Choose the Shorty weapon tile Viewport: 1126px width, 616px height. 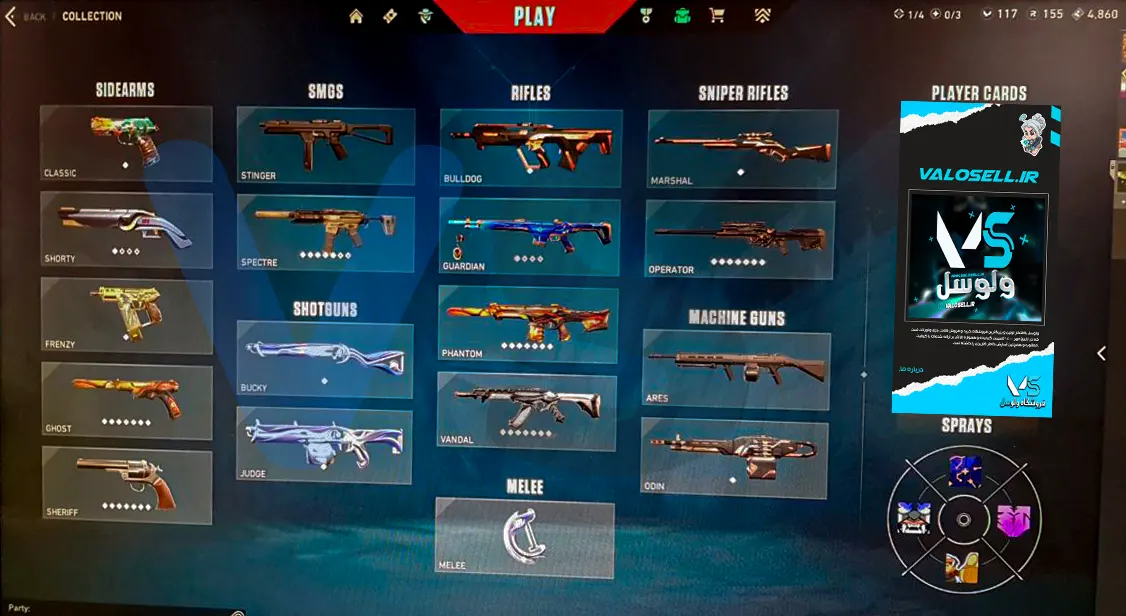(126, 230)
